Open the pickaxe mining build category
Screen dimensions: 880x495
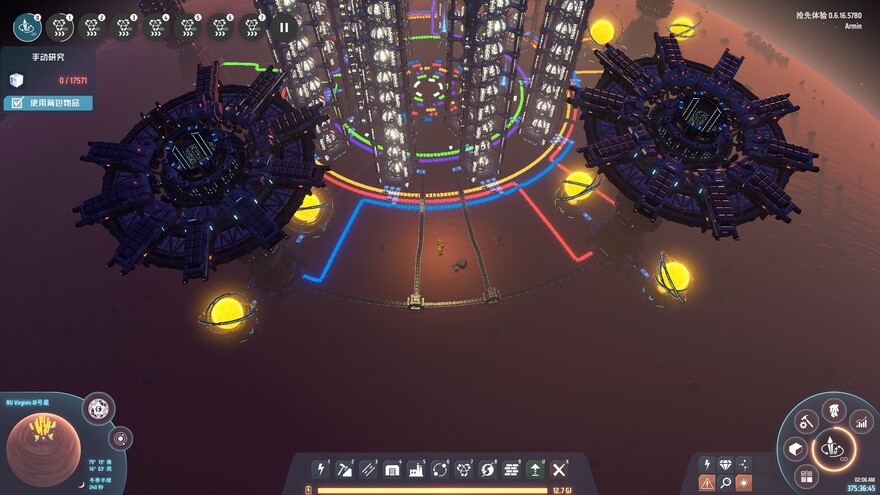tap(345, 469)
